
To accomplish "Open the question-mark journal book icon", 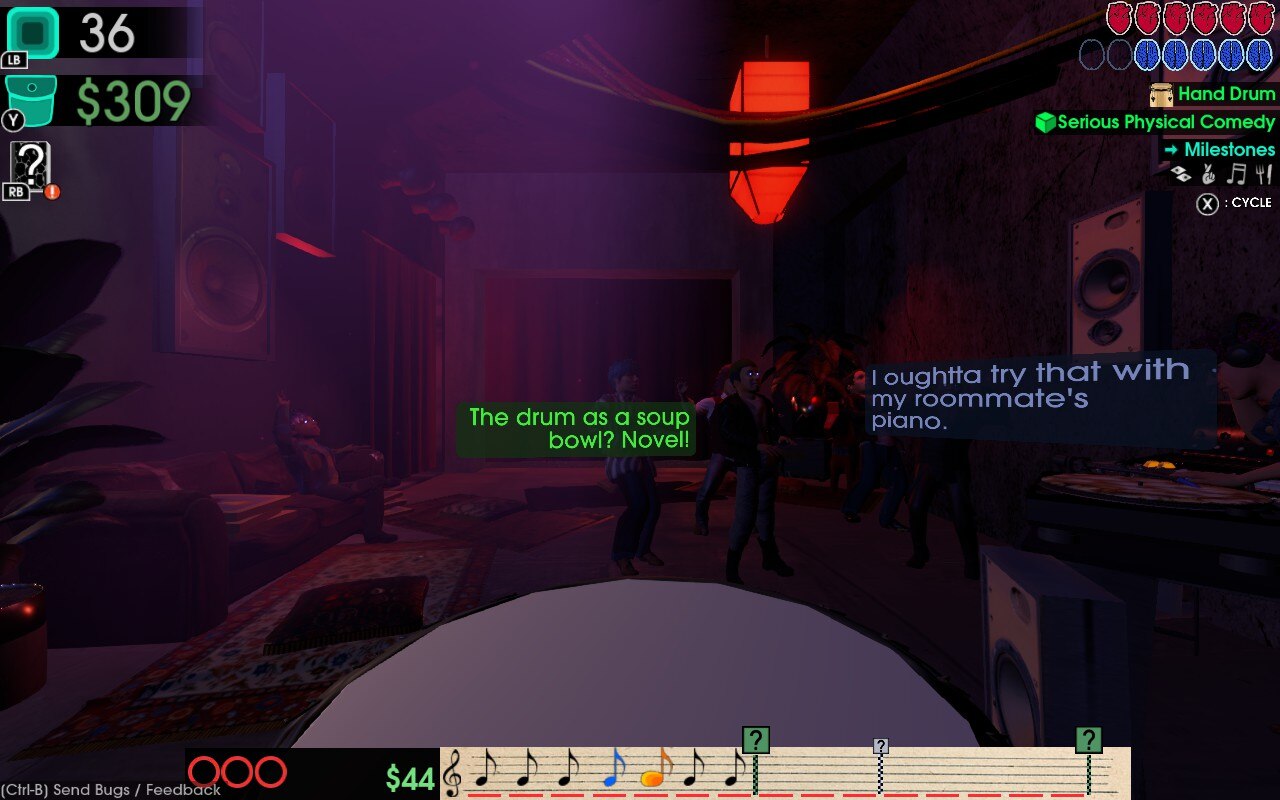I will 31,165.
